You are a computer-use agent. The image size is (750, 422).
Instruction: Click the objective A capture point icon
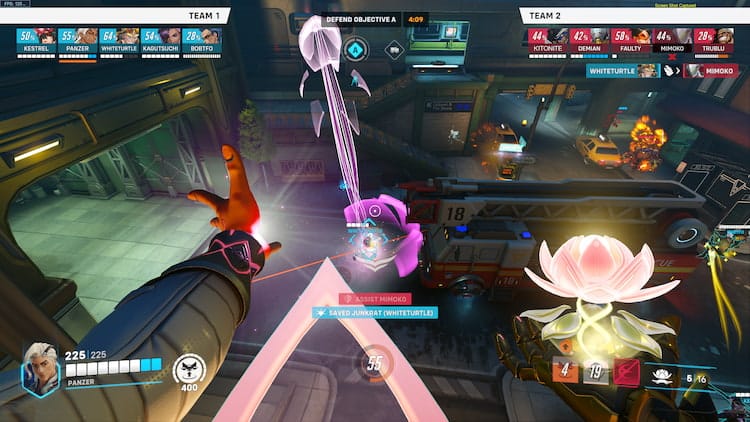pyautogui.click(x=355, y=48)
